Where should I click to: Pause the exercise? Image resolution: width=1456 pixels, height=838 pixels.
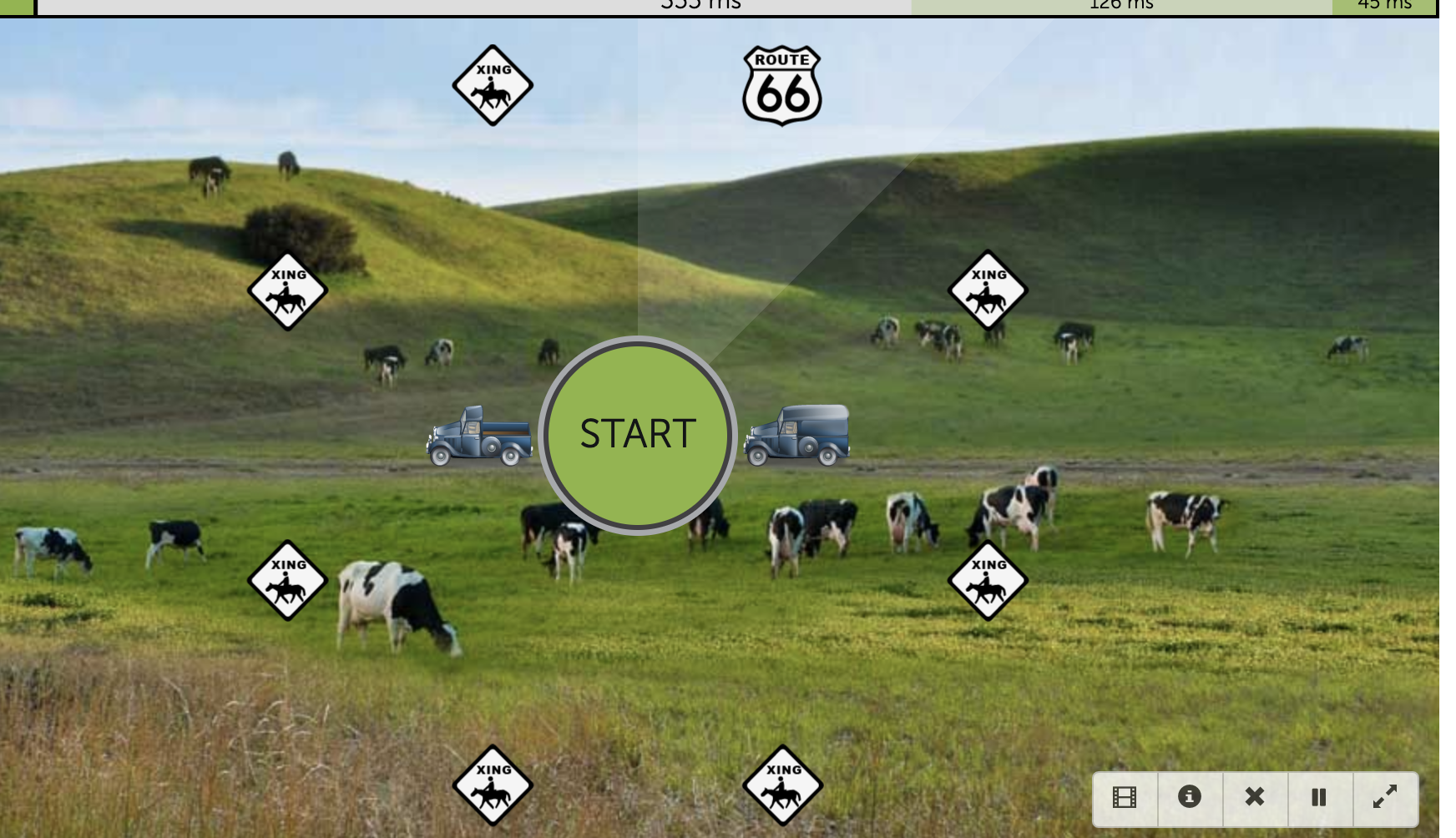(x=1319, y=797)
